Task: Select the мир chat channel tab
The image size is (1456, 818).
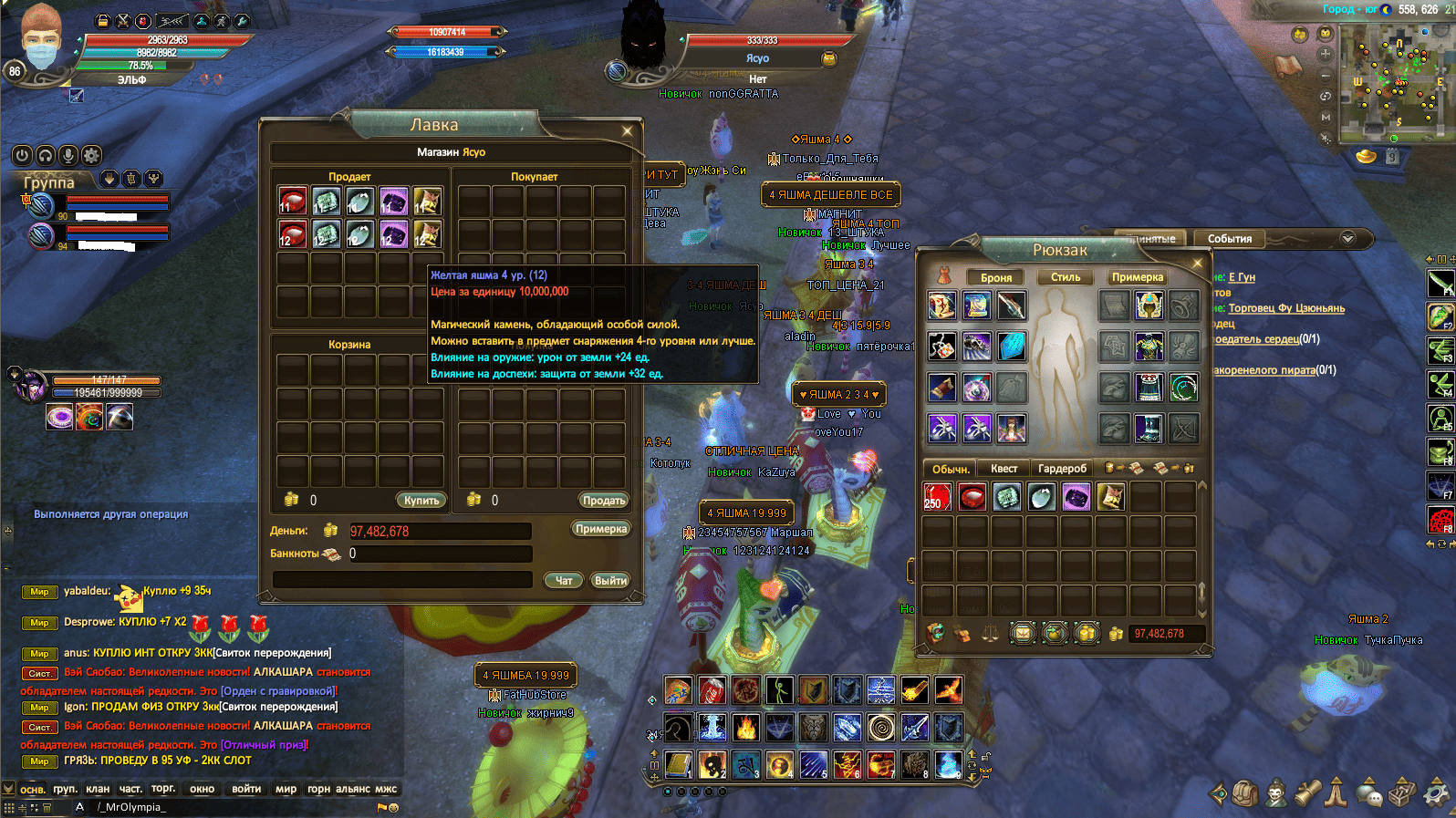Action: (286, 789)
